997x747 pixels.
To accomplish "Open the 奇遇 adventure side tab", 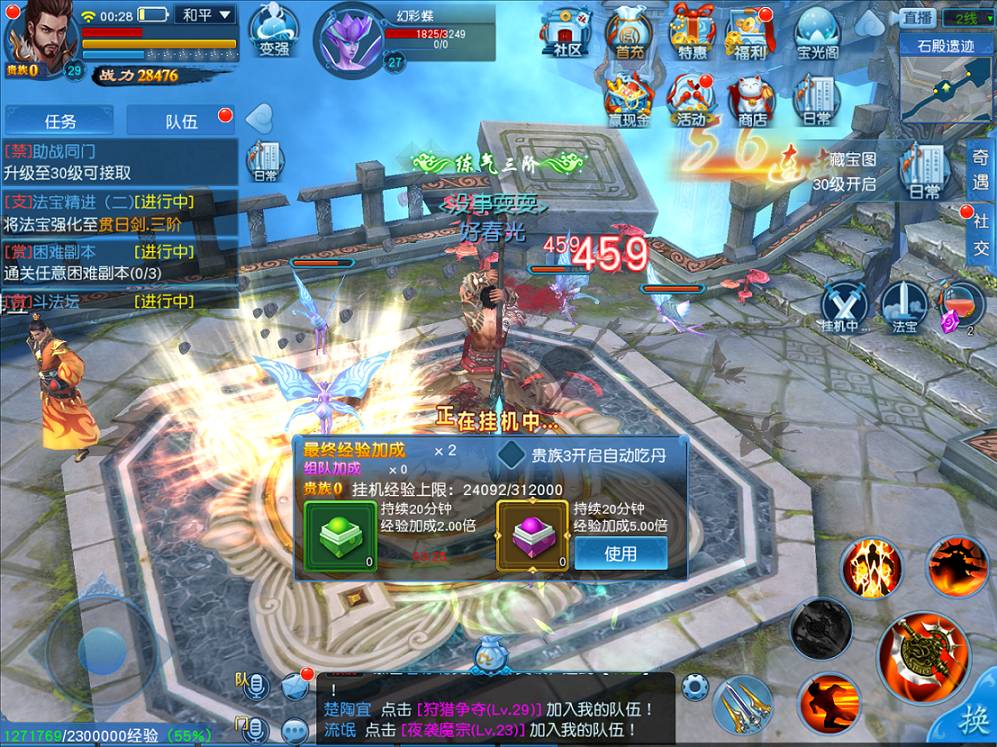I will tap(981, 167).
